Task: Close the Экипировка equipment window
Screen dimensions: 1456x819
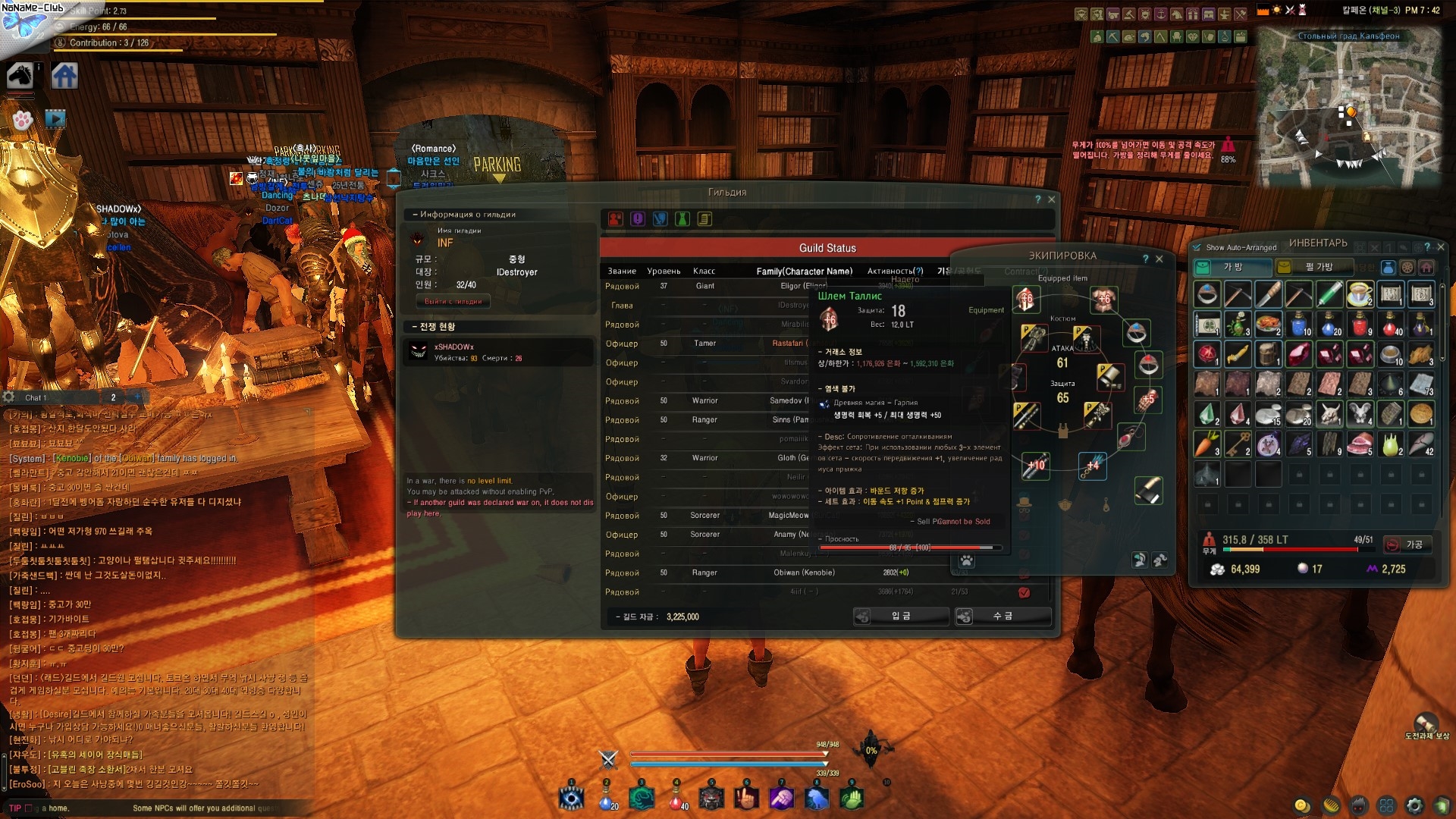Action: click(x=1159, y=259)
